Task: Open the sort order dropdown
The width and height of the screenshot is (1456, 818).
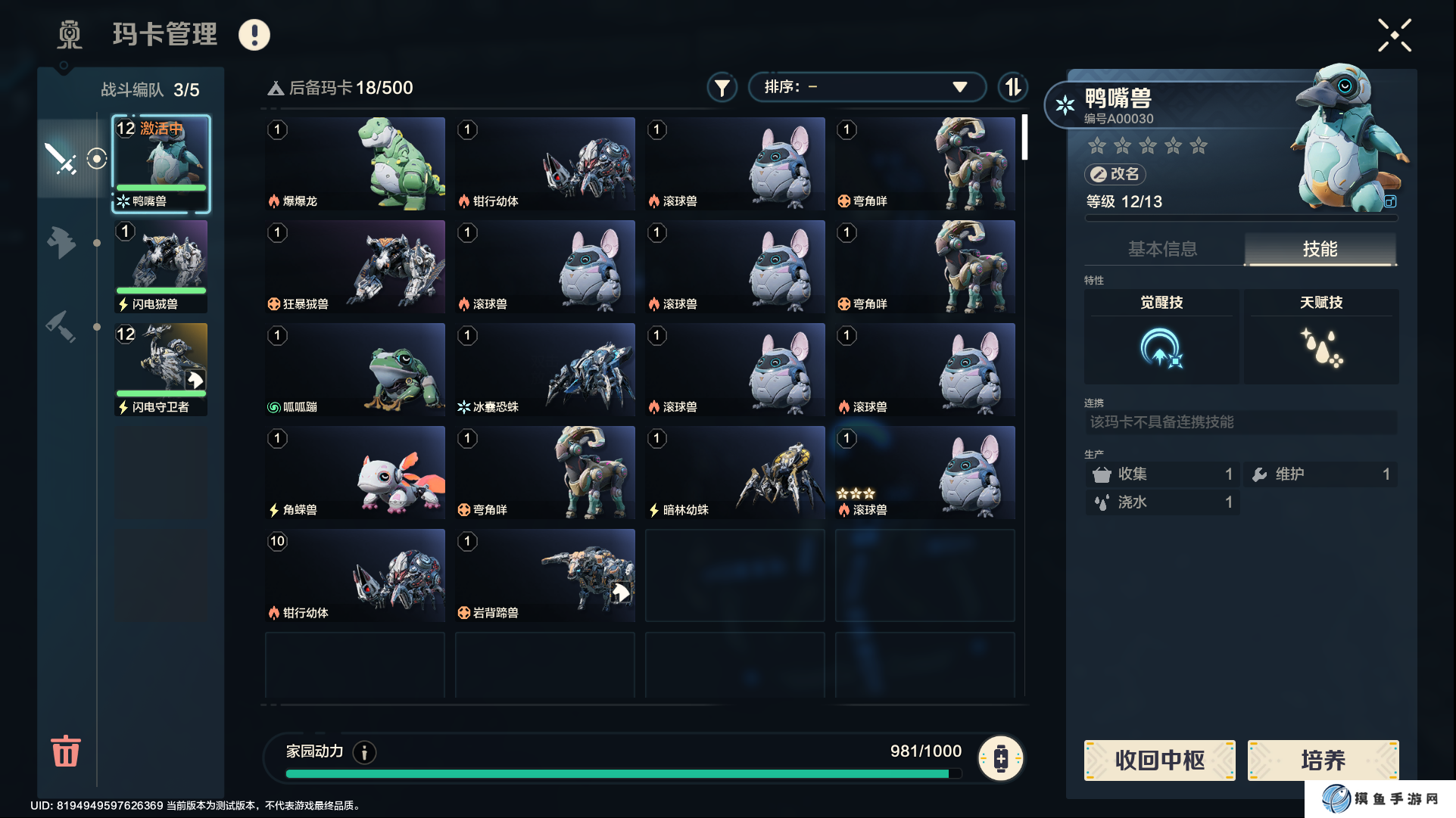Action: [866, 87]
